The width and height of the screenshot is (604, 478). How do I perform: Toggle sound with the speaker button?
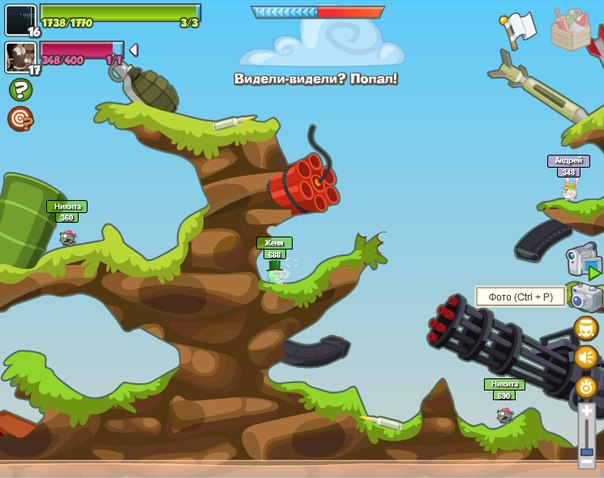[x=586, y=357]
